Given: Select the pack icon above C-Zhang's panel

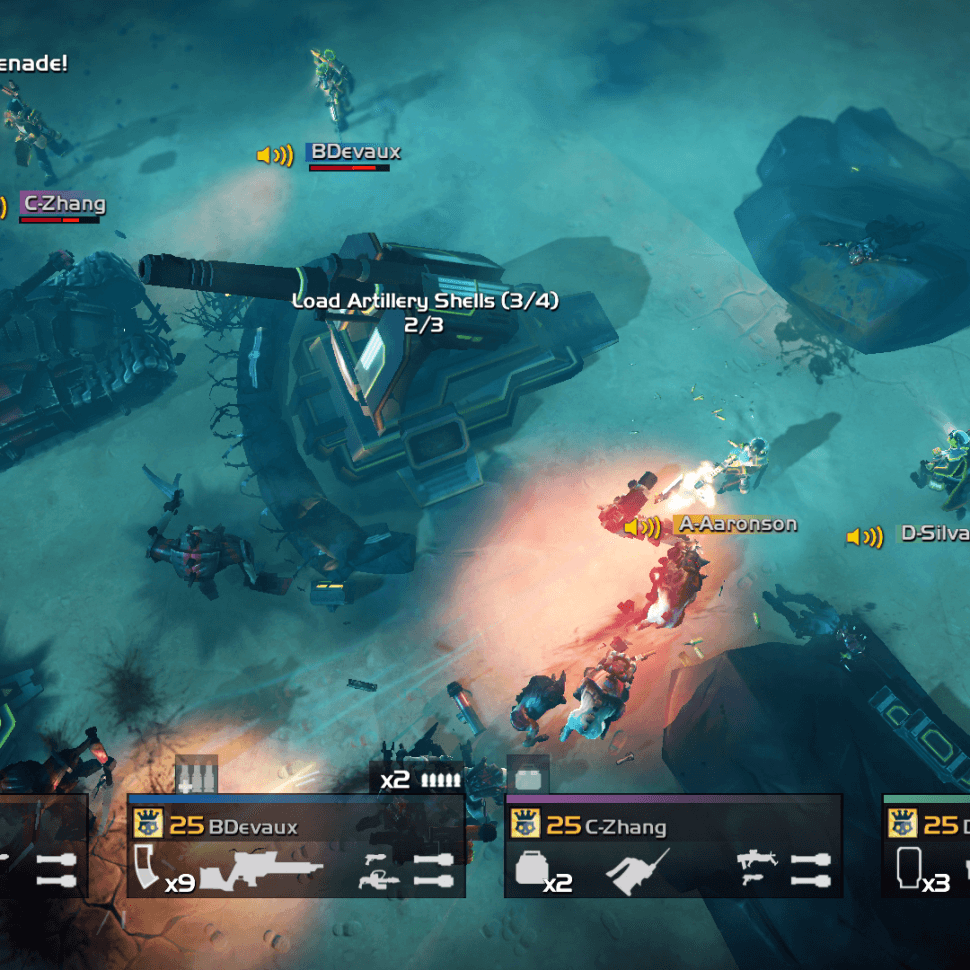Looking at the screenshot, I should pos(527,774).
